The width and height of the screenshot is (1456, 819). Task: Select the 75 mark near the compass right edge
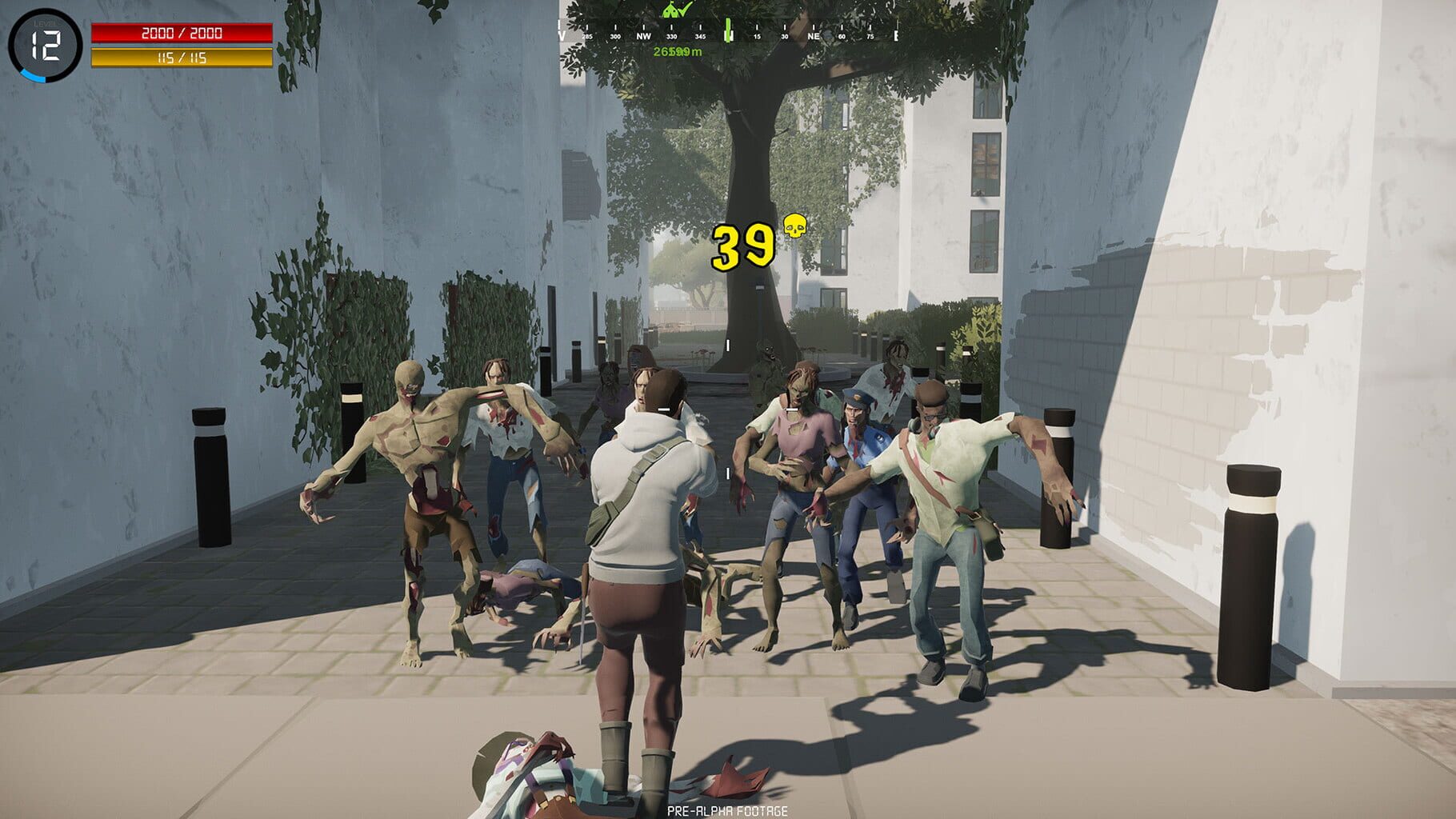pyautogui.click(x=870, y=37)
